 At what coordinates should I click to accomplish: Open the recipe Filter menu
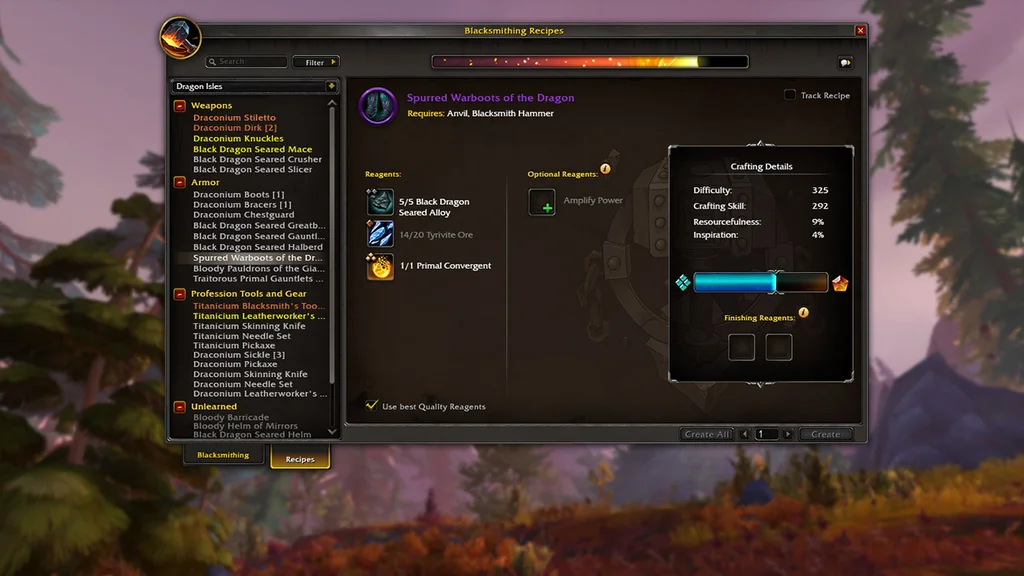[x=316, y=62]
